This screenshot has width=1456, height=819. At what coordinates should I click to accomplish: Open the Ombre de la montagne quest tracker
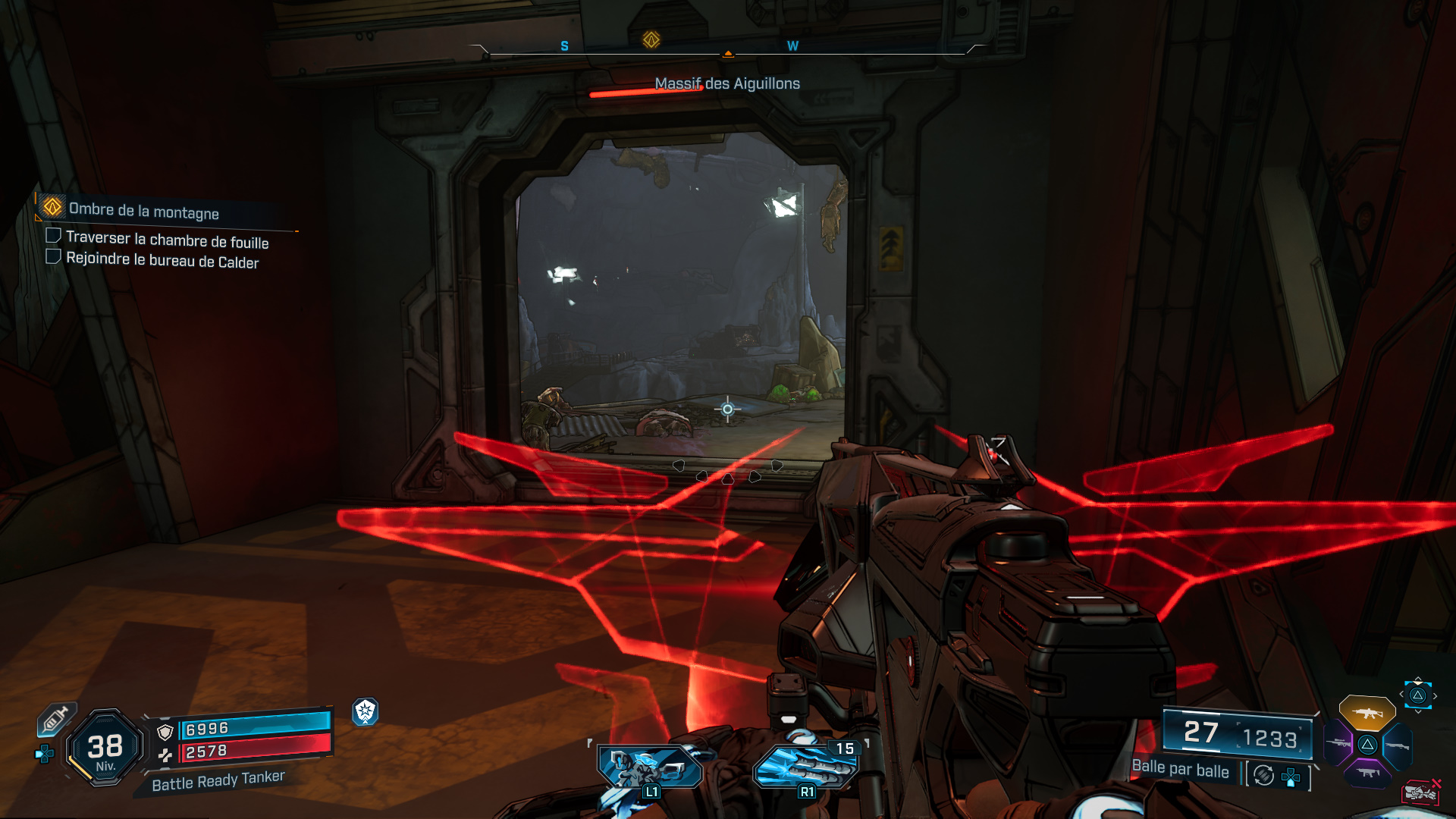pos(143,211)
